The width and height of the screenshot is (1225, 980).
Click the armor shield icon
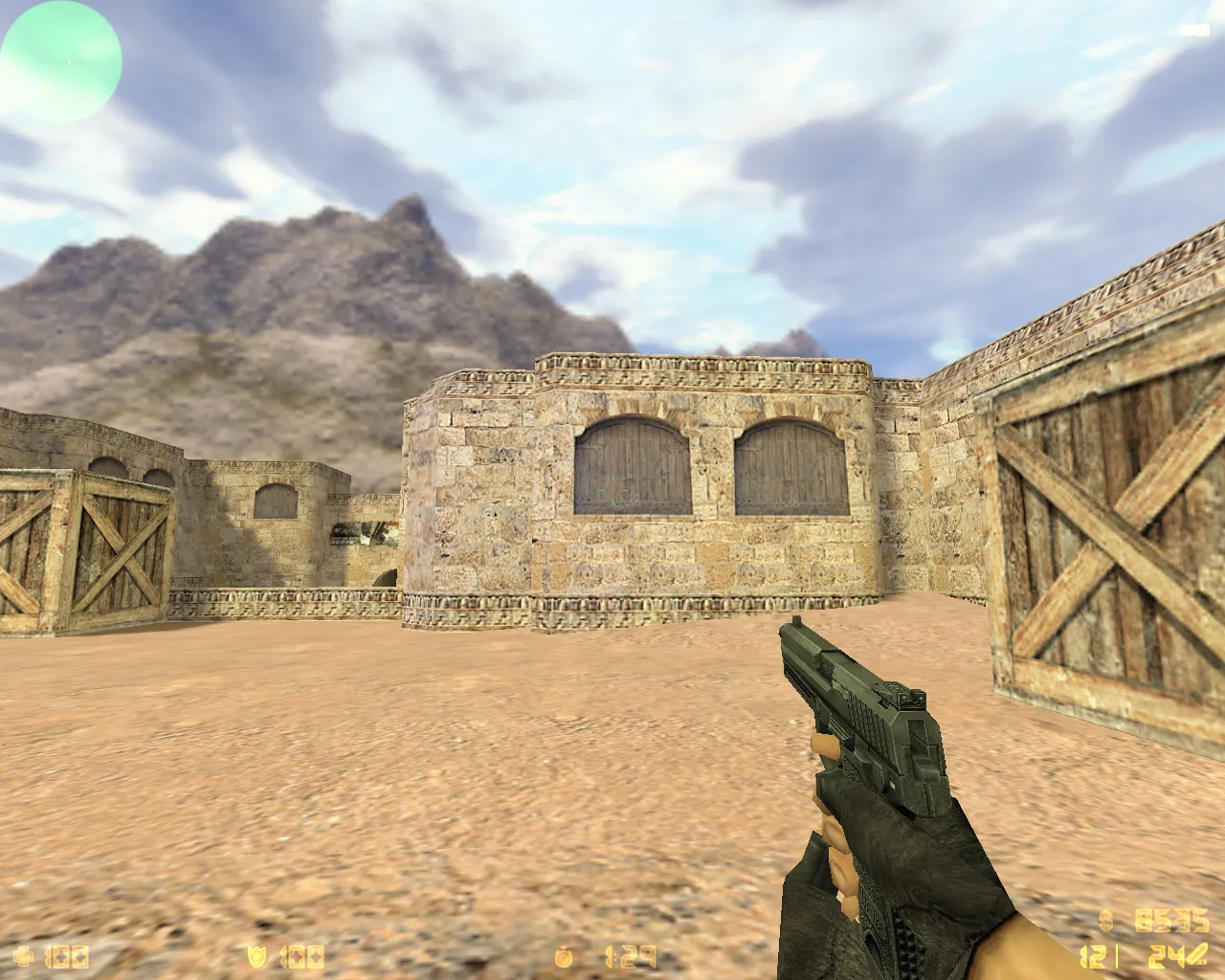(x=256, y=955)
